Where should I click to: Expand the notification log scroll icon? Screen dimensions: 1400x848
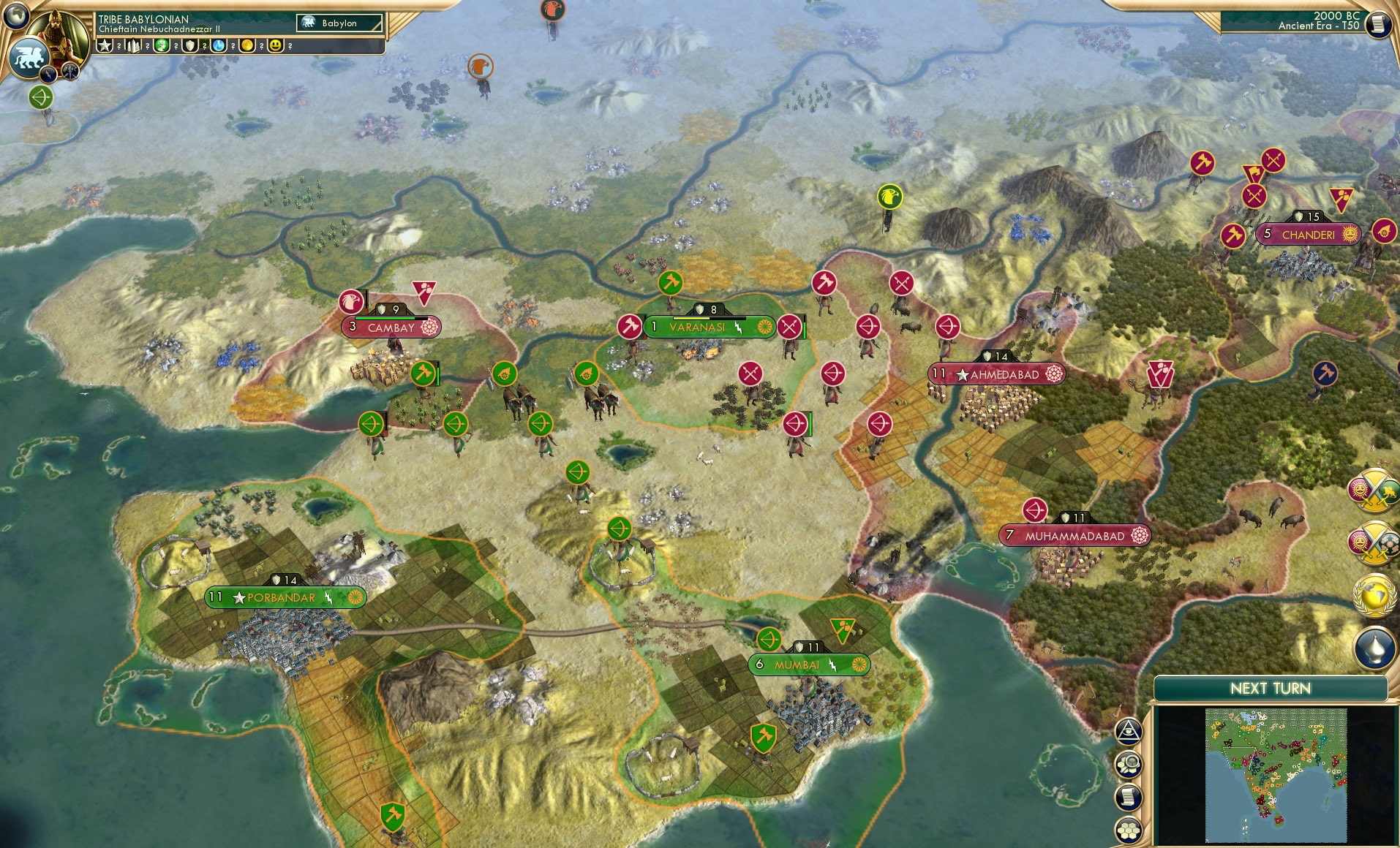1129,795
